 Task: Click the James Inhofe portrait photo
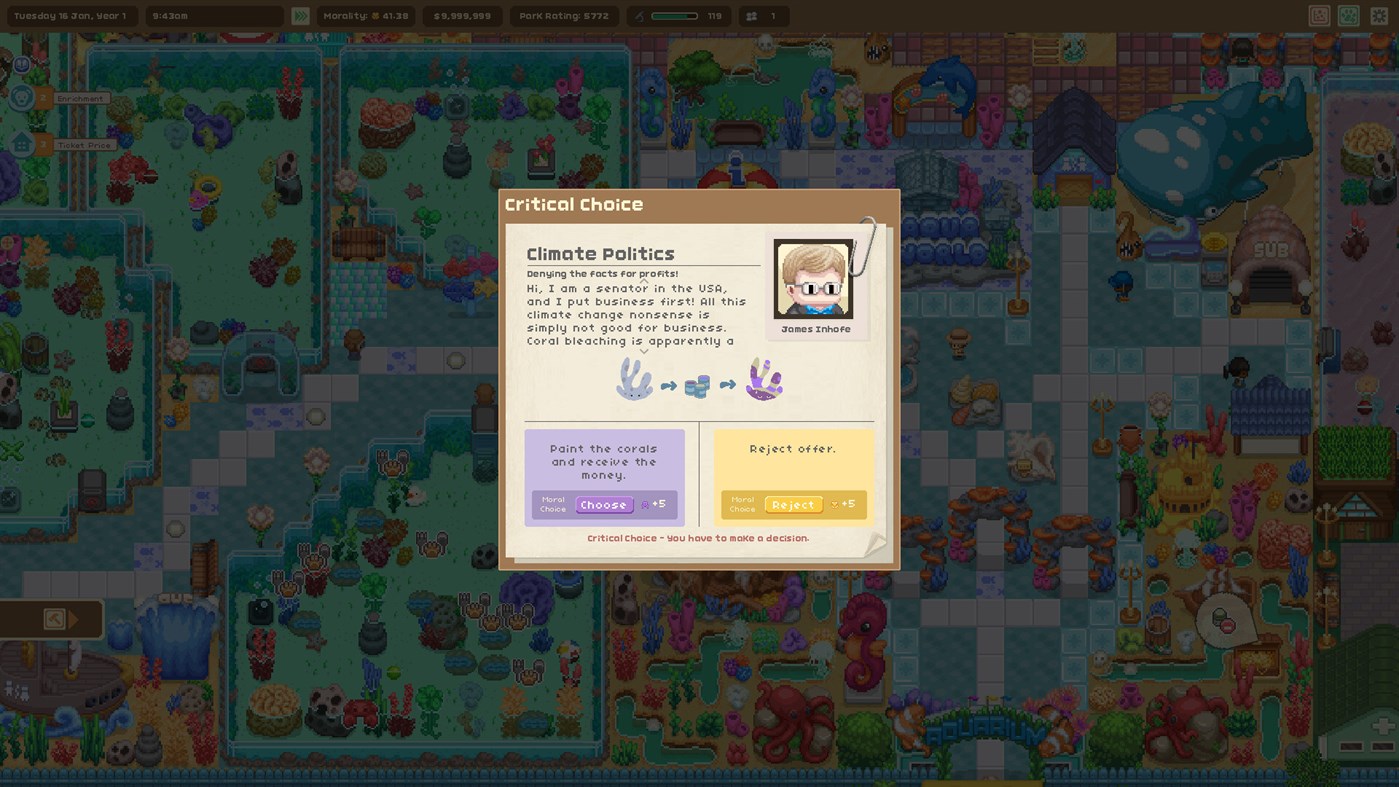(813, 278)
